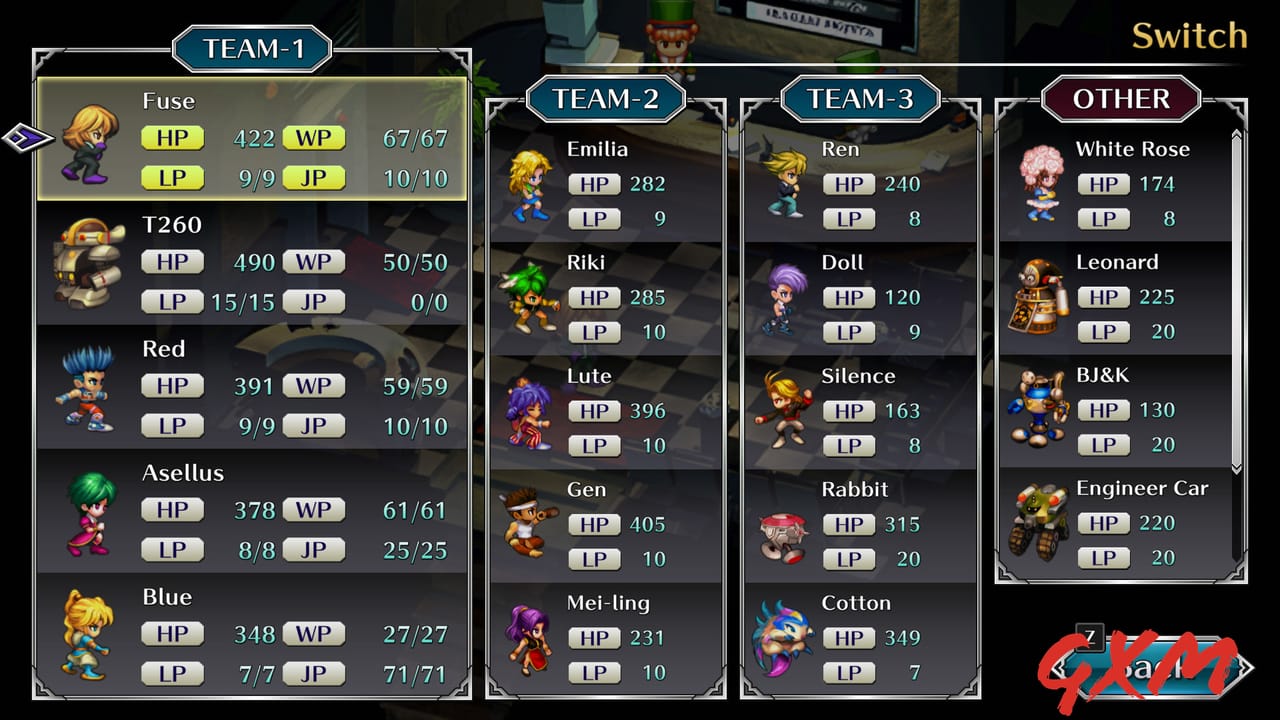Select Mei-ling's character sprite
1280x720 pixels.
point(530,639)
